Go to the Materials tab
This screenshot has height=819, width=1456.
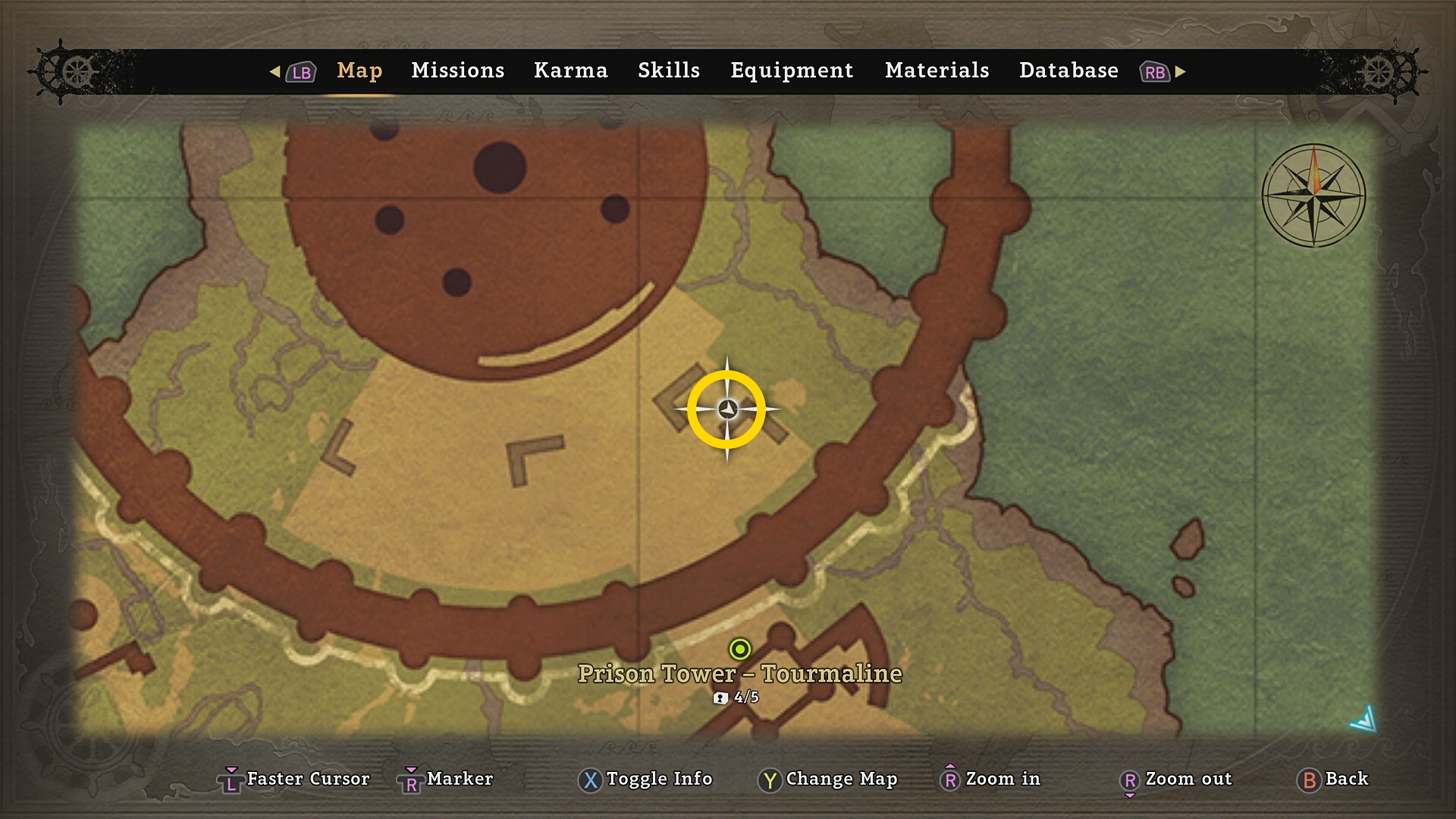pos(937,71)
